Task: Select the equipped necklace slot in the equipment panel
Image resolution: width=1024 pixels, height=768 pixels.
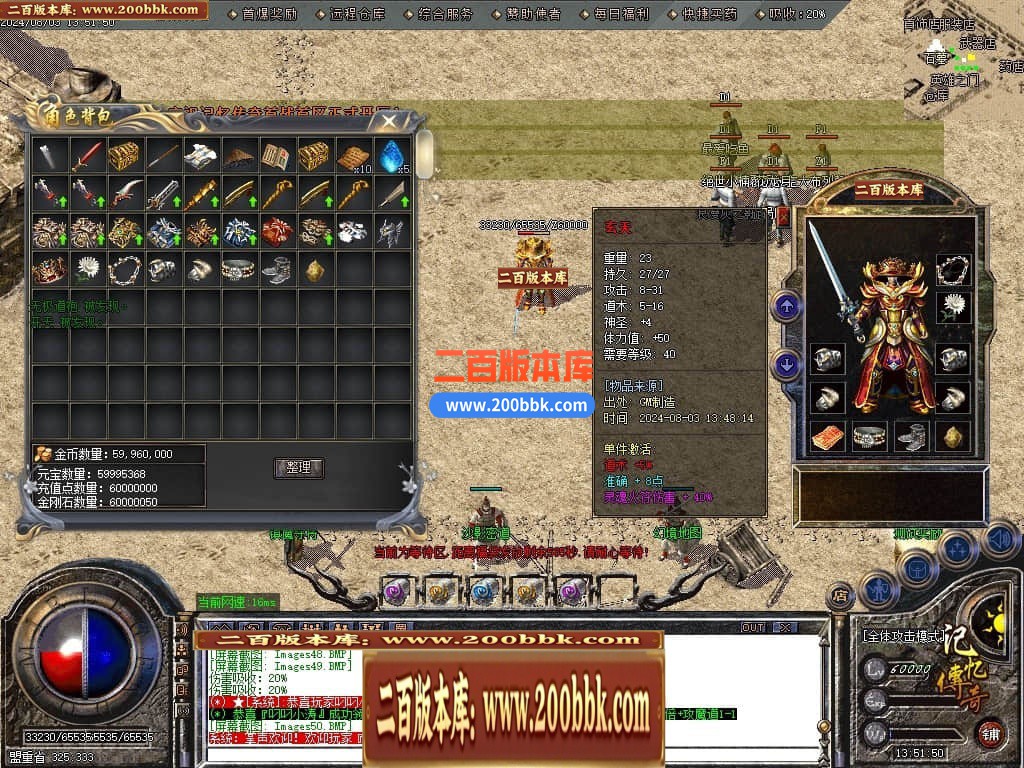Action: [x=953, y=269]
